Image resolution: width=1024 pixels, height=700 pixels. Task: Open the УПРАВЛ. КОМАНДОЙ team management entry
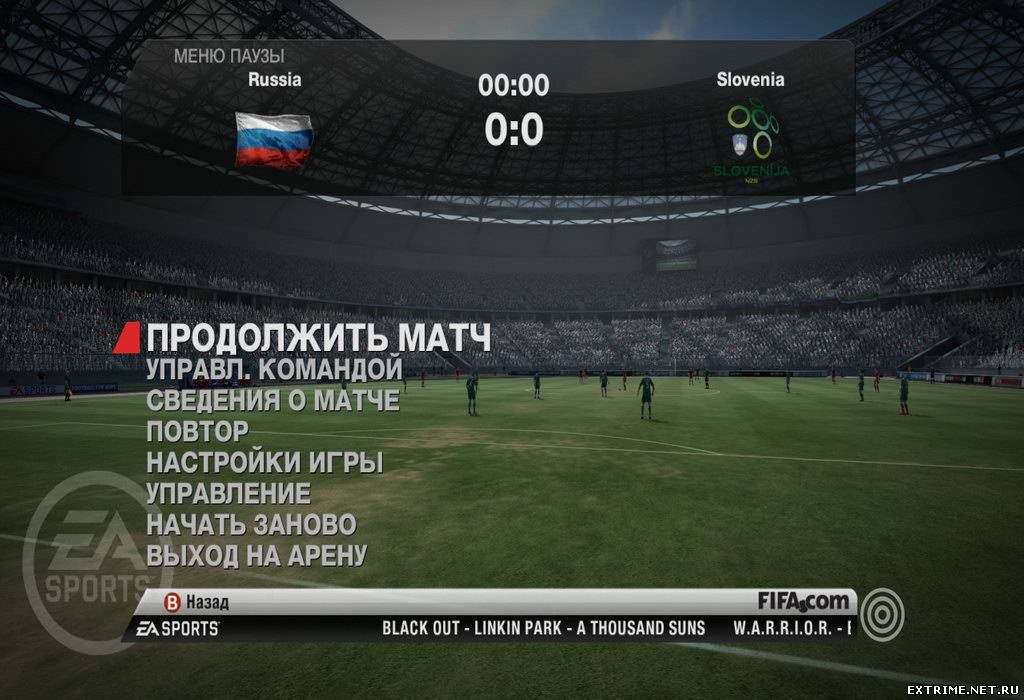tap(274, 369)
